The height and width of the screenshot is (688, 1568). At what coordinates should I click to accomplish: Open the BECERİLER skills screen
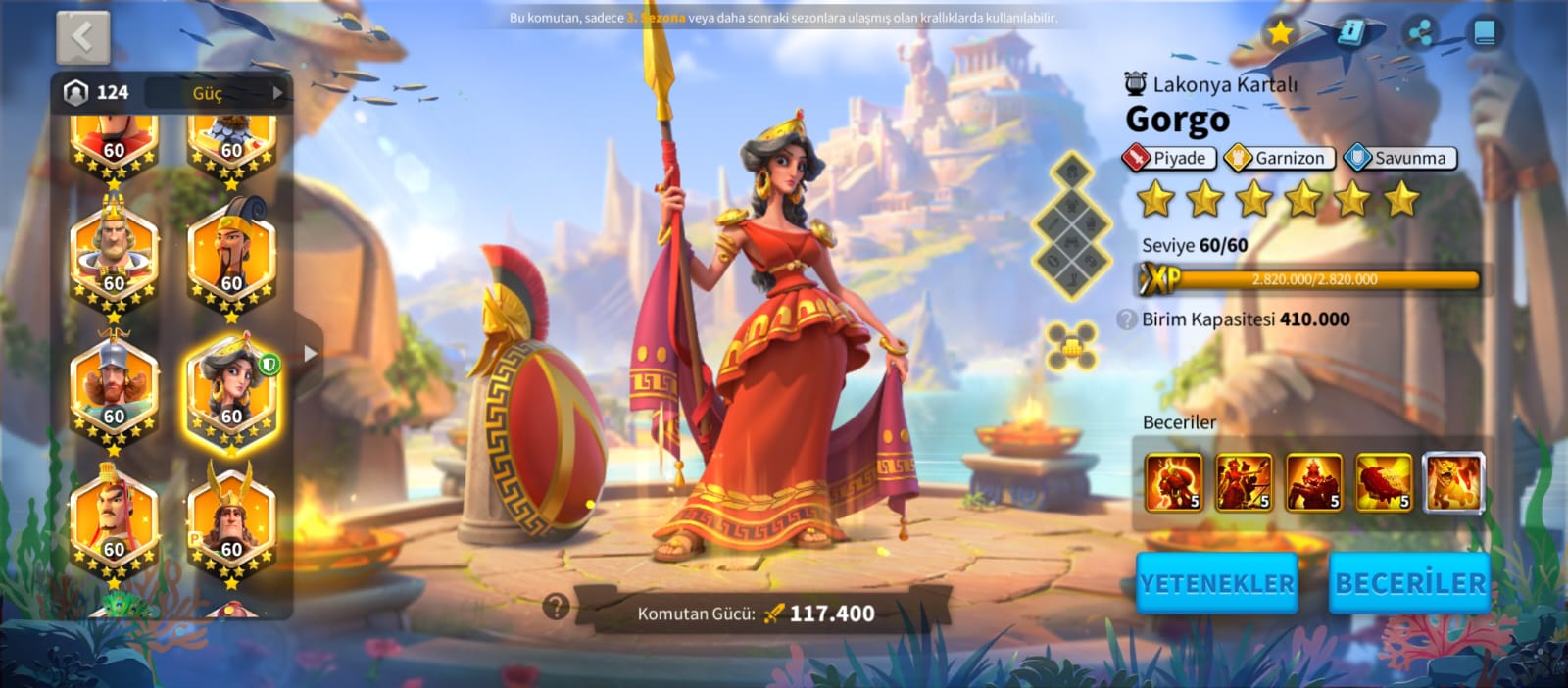(1409, 583)
